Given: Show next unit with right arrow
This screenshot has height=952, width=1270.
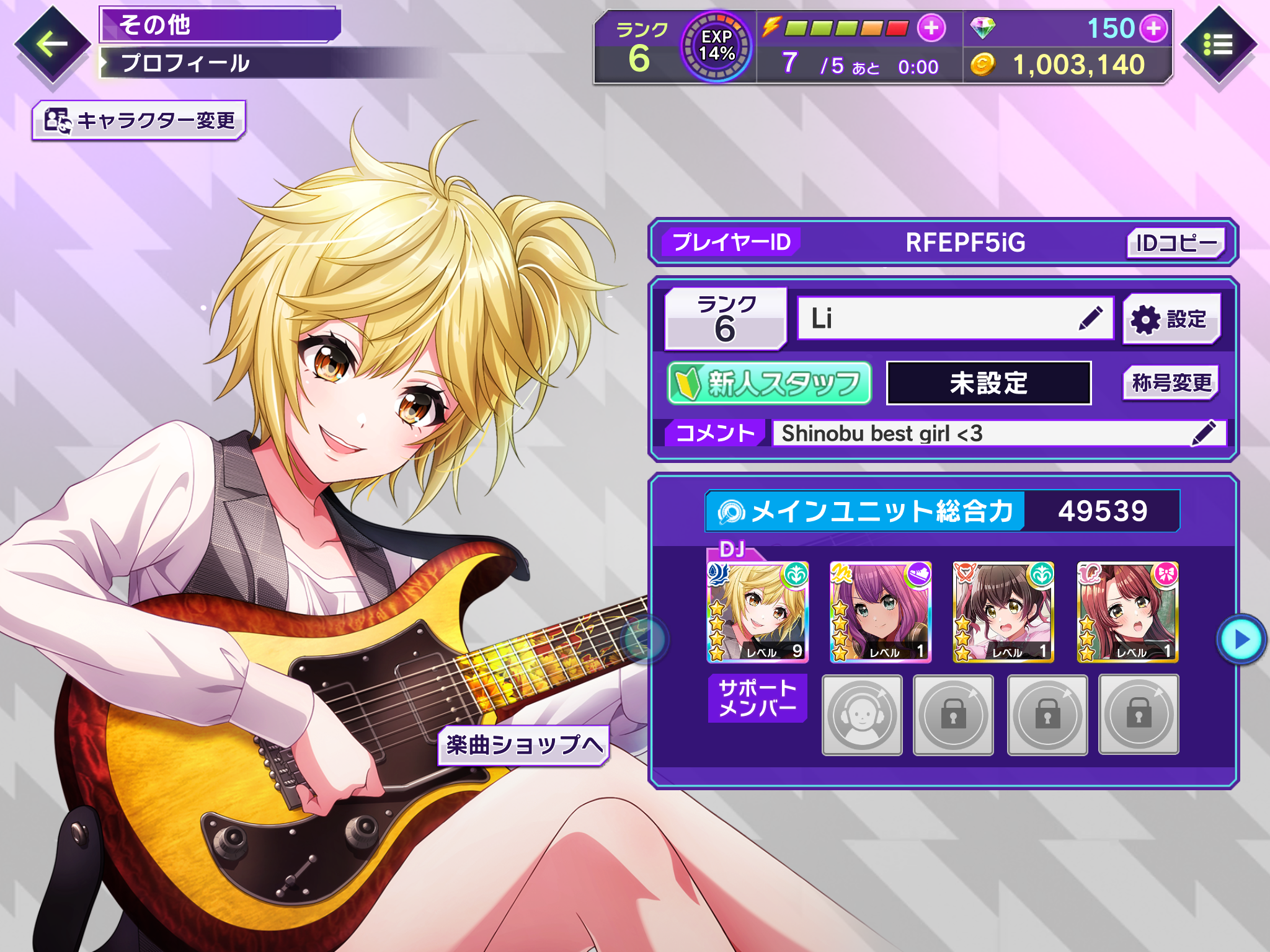Looking at the screenshot, I should coord(1241,640).
